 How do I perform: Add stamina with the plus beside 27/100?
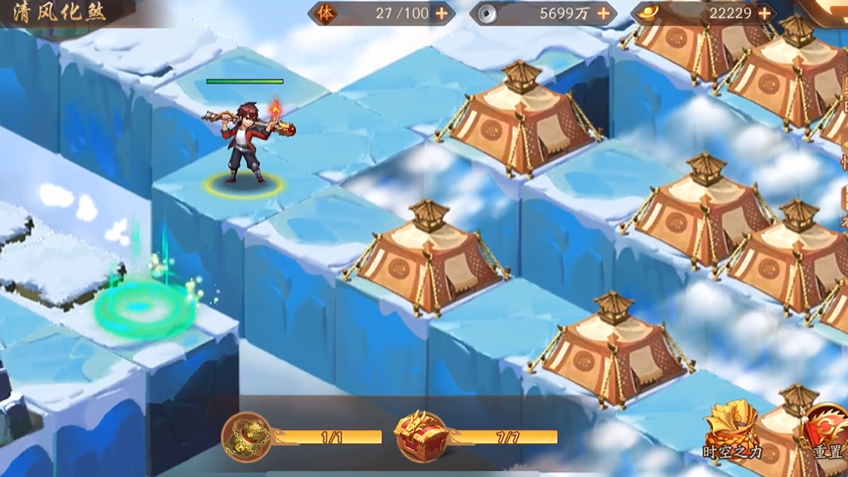[x=442, y=14]
